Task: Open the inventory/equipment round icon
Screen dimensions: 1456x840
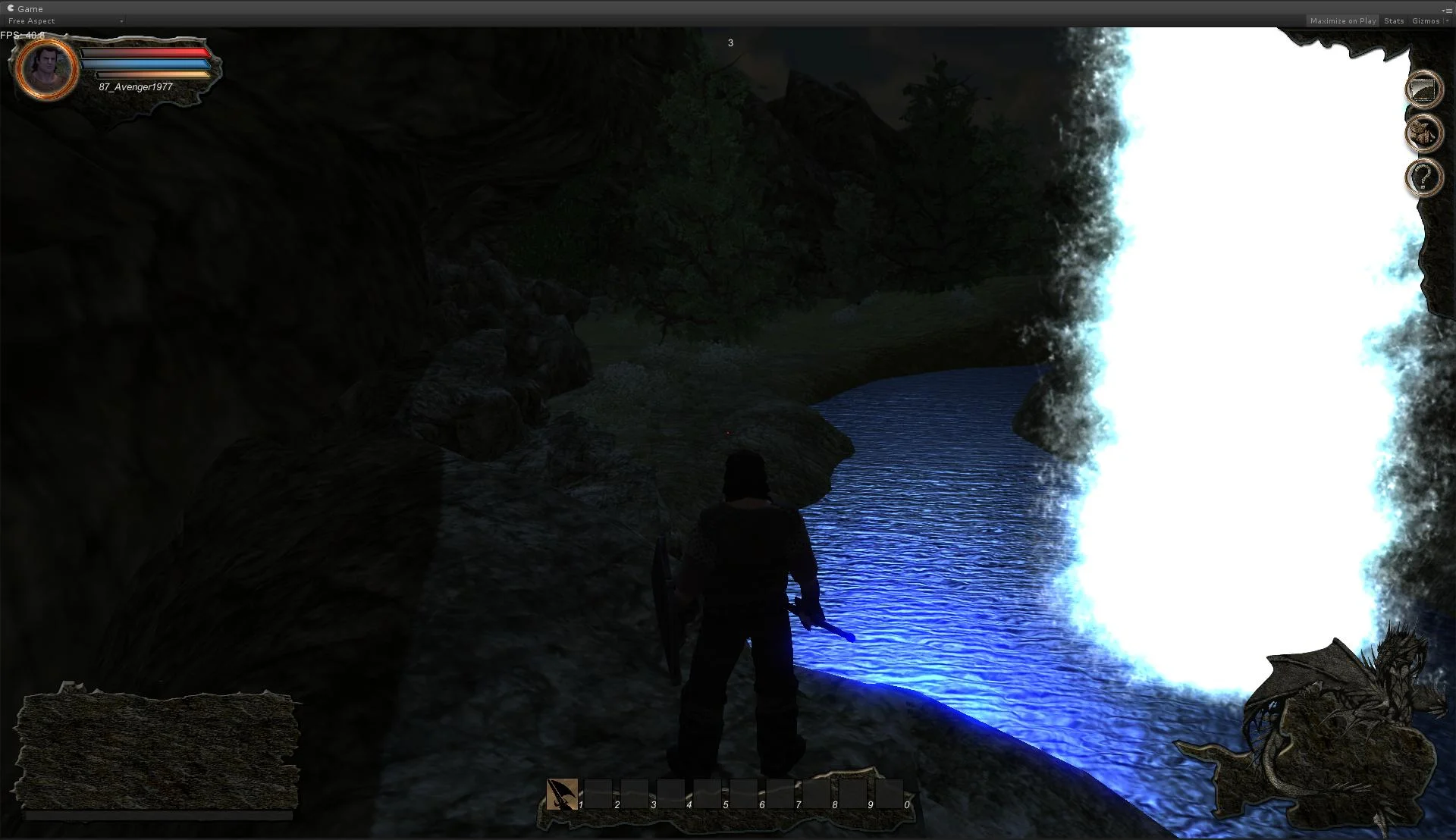Action: pos(1425,133)
